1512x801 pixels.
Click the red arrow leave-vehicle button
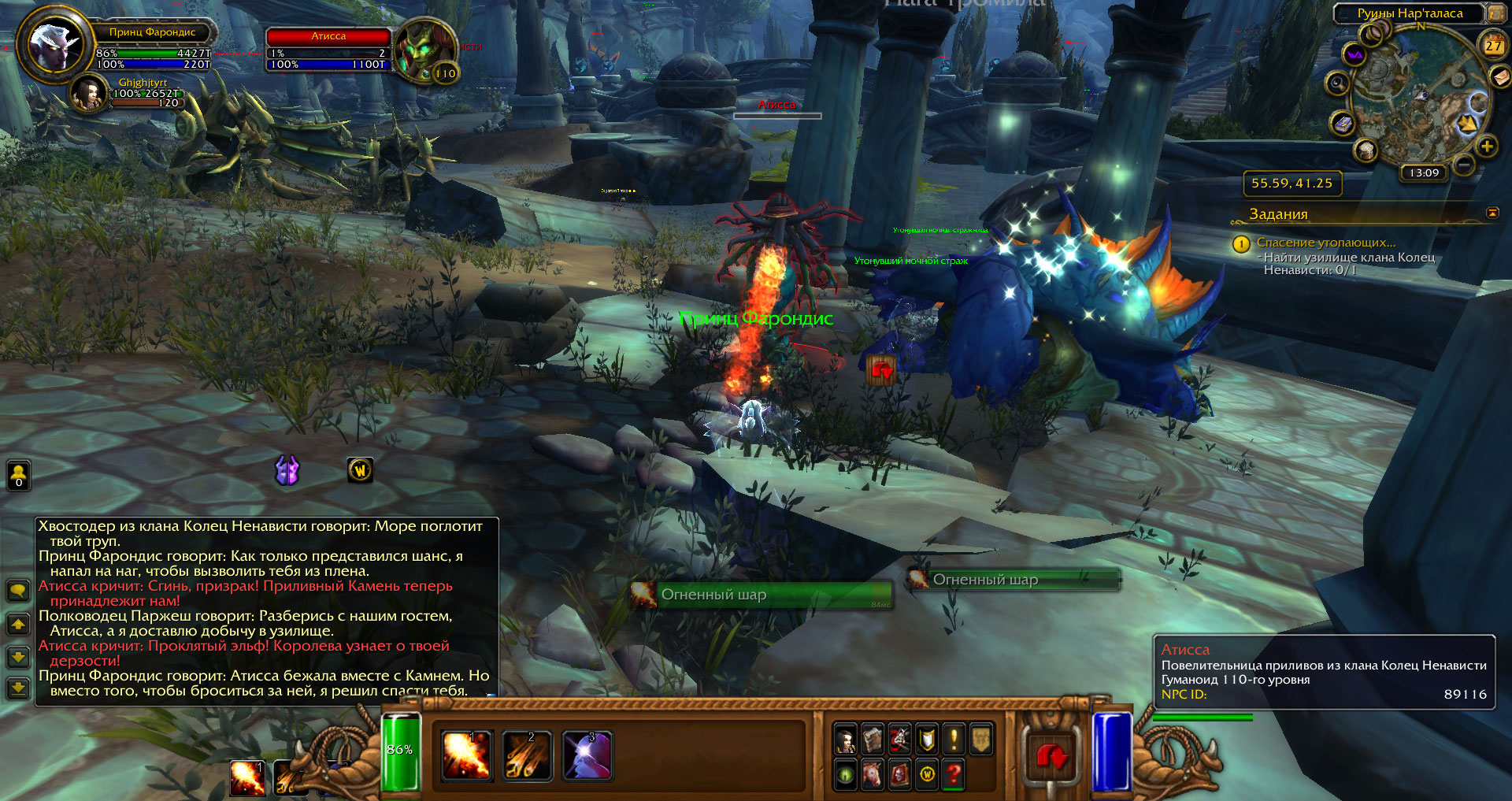(x=1051, y=758)
